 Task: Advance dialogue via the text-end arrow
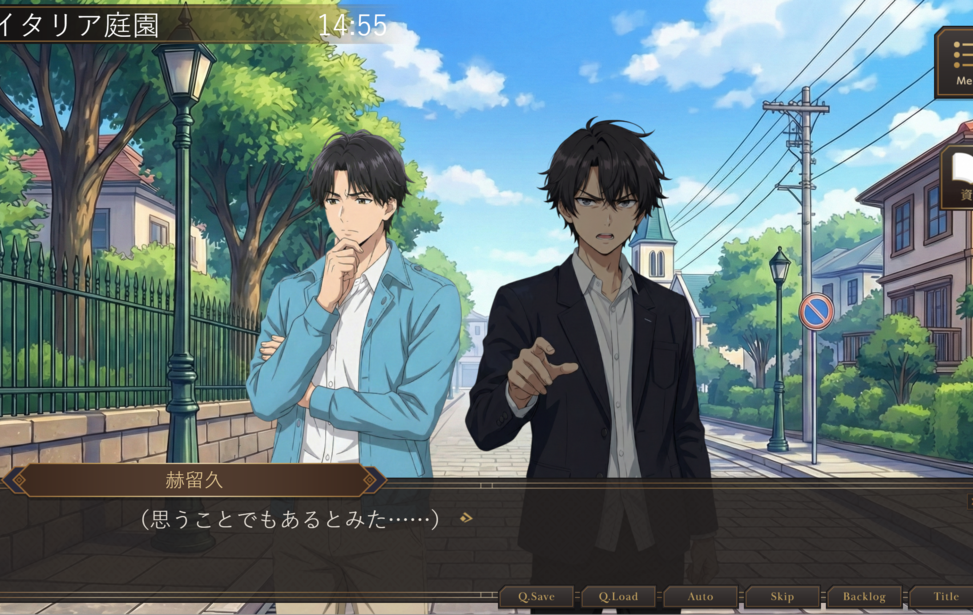click(x=465, y=518)
